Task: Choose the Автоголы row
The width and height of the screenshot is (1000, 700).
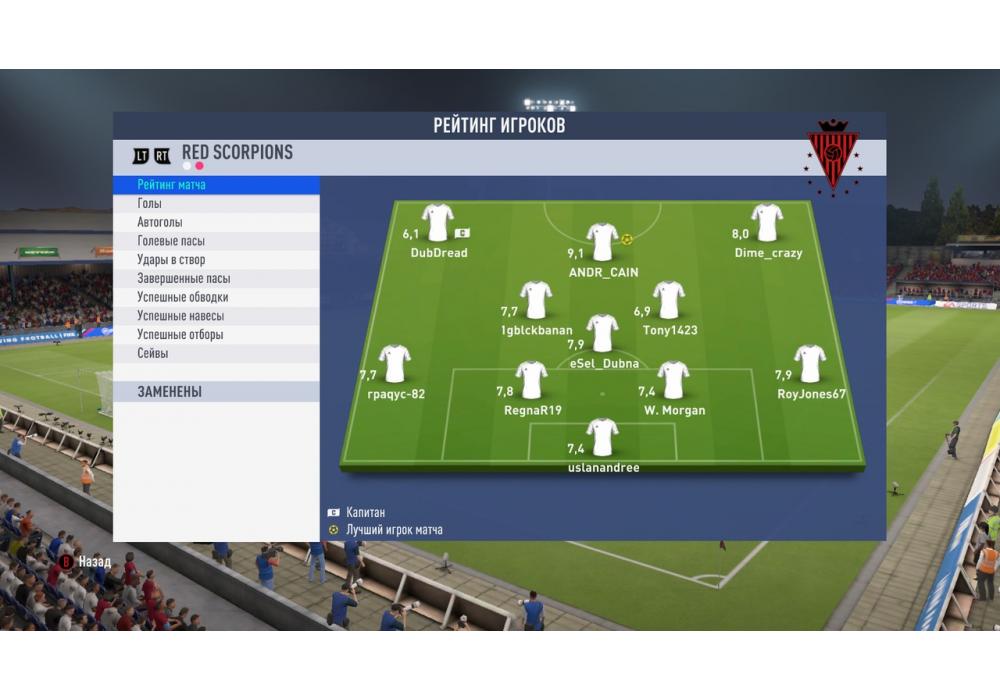Action: coord(160,222)
